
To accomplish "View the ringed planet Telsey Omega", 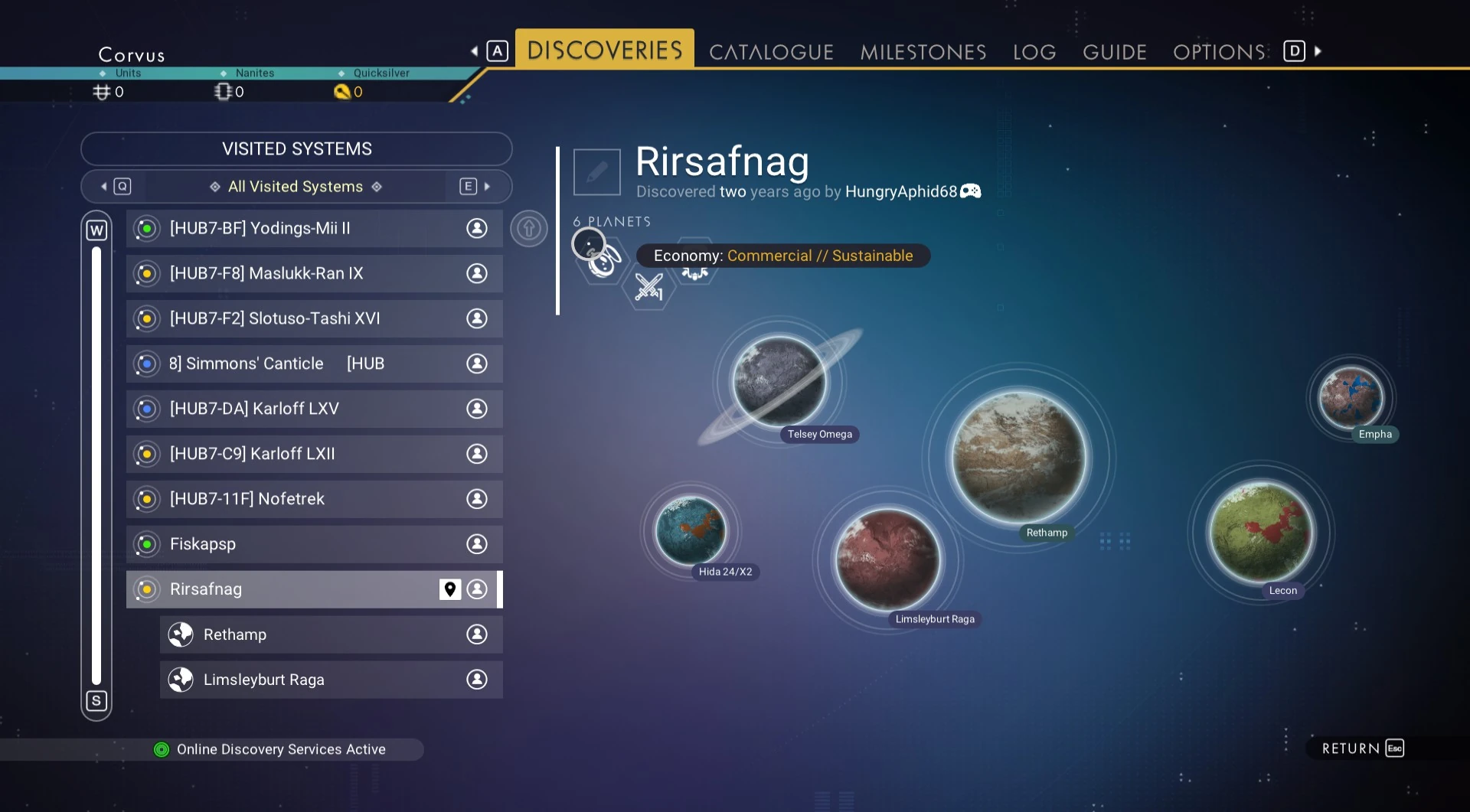I will pyautogui.click(x=779, y=381).
